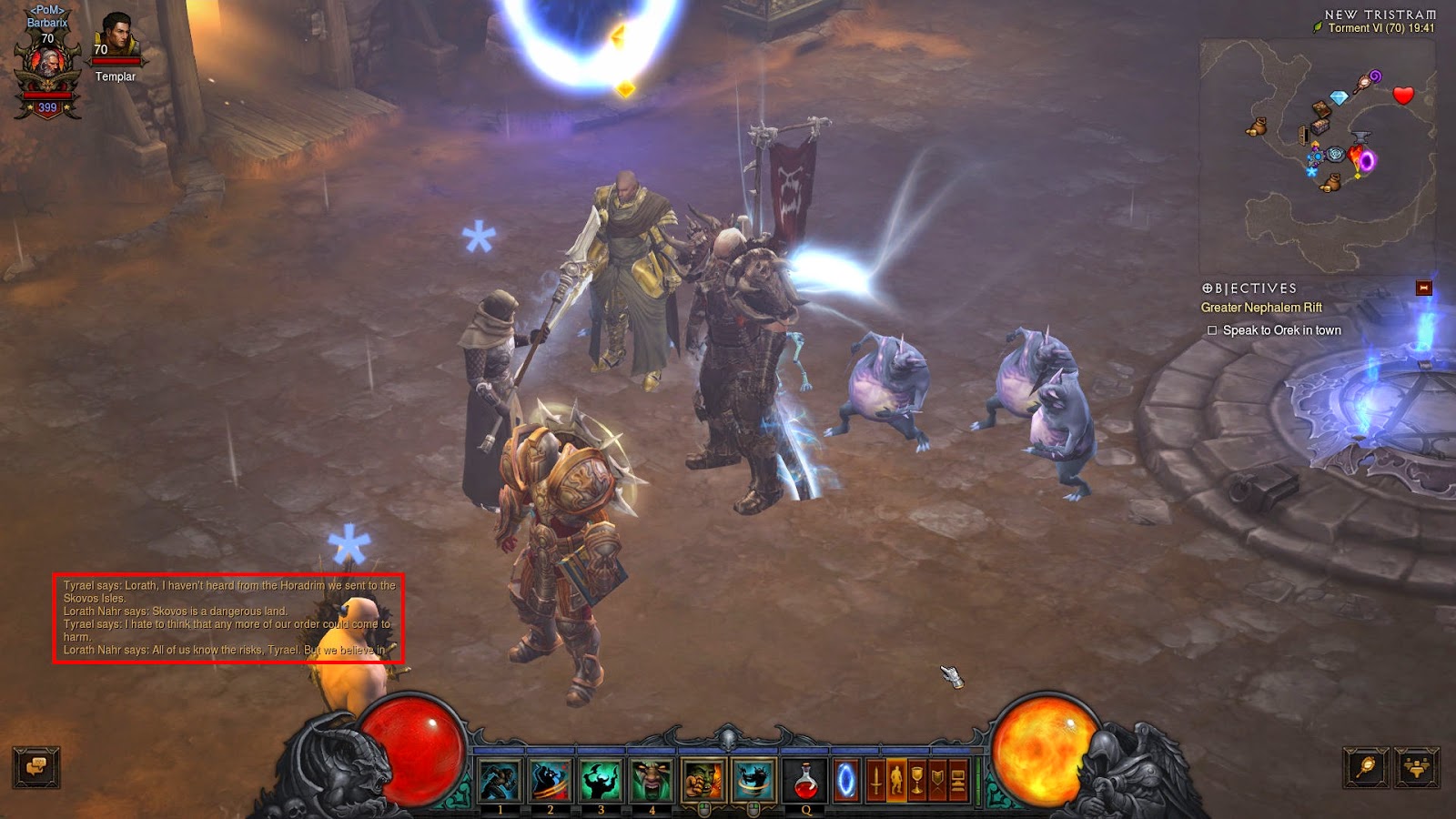Click the healer heart icon on the minimap
Screen dimensions: 1456x819
1403,95
